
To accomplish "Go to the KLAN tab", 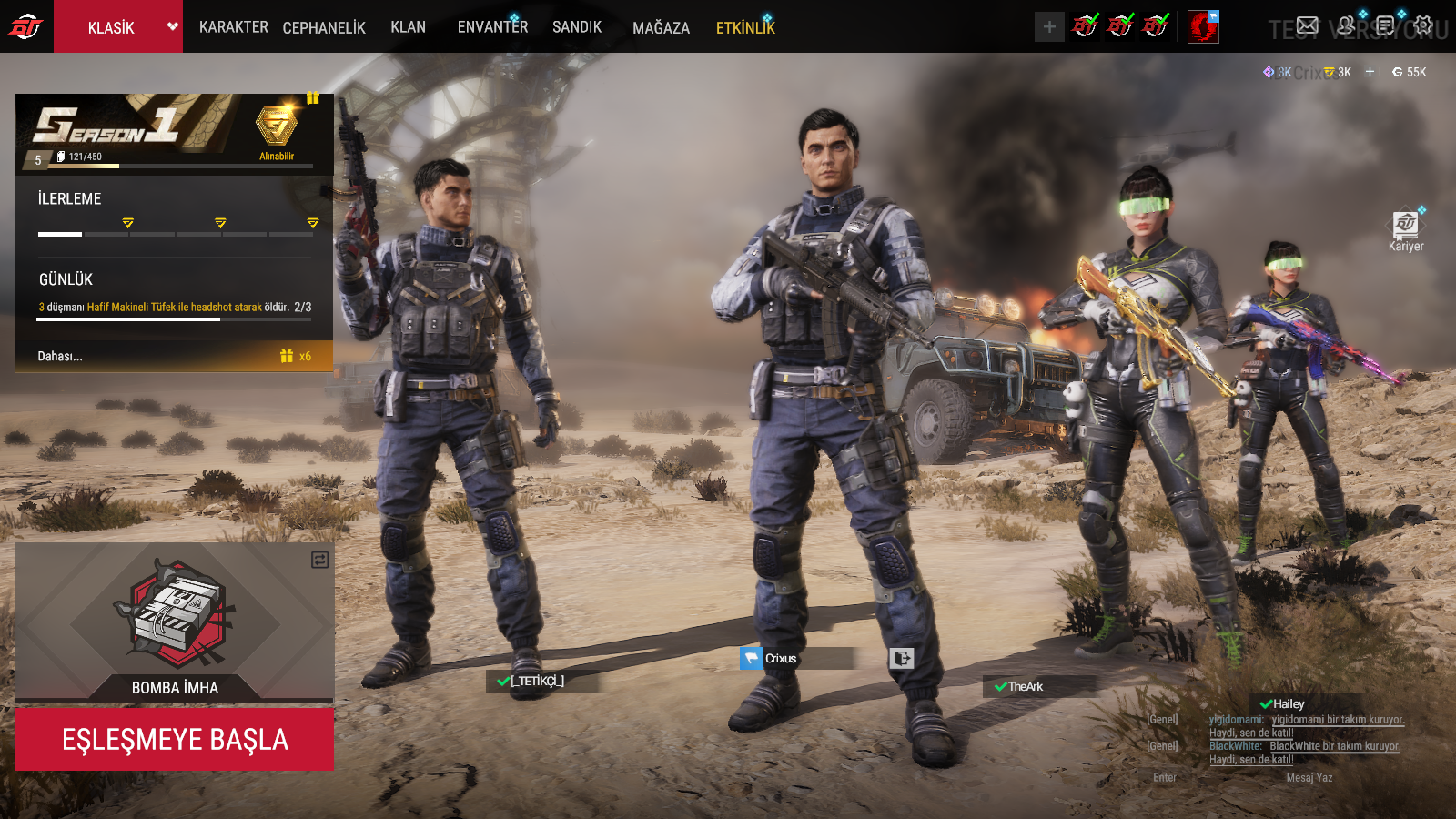I will click(x=408, y=27).
